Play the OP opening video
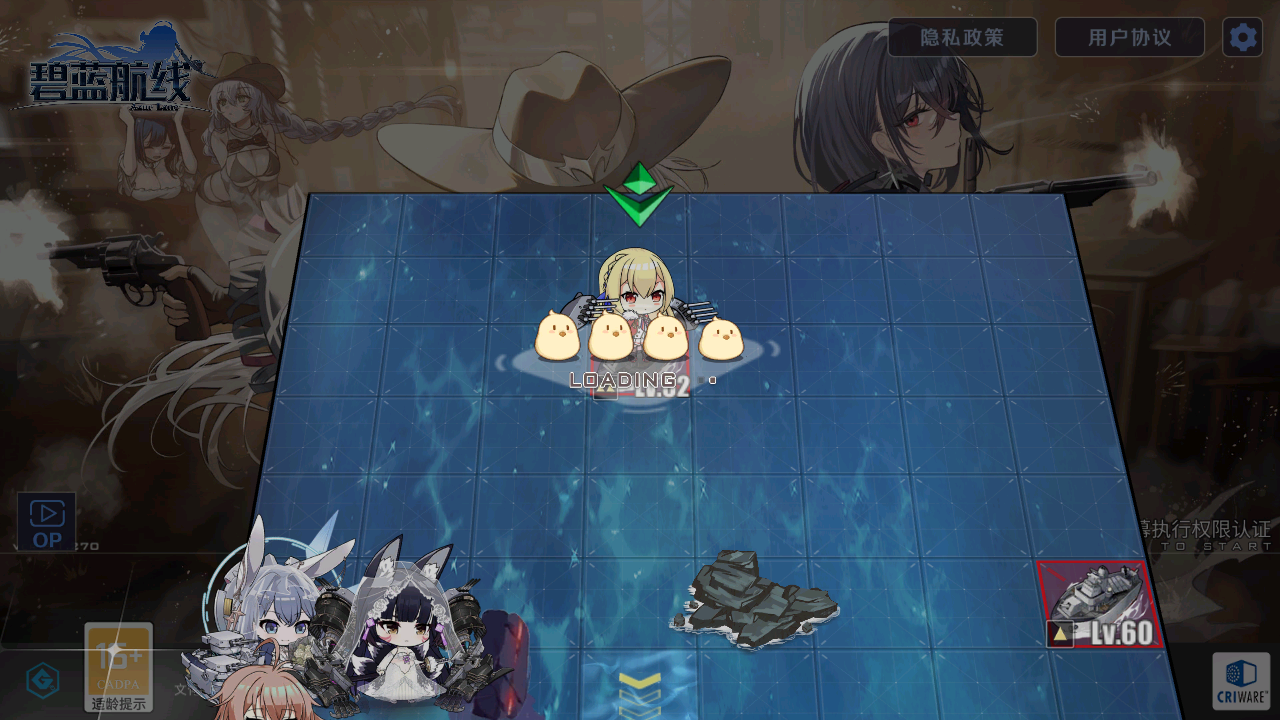Screen dimensions: 1280x720 47,522
